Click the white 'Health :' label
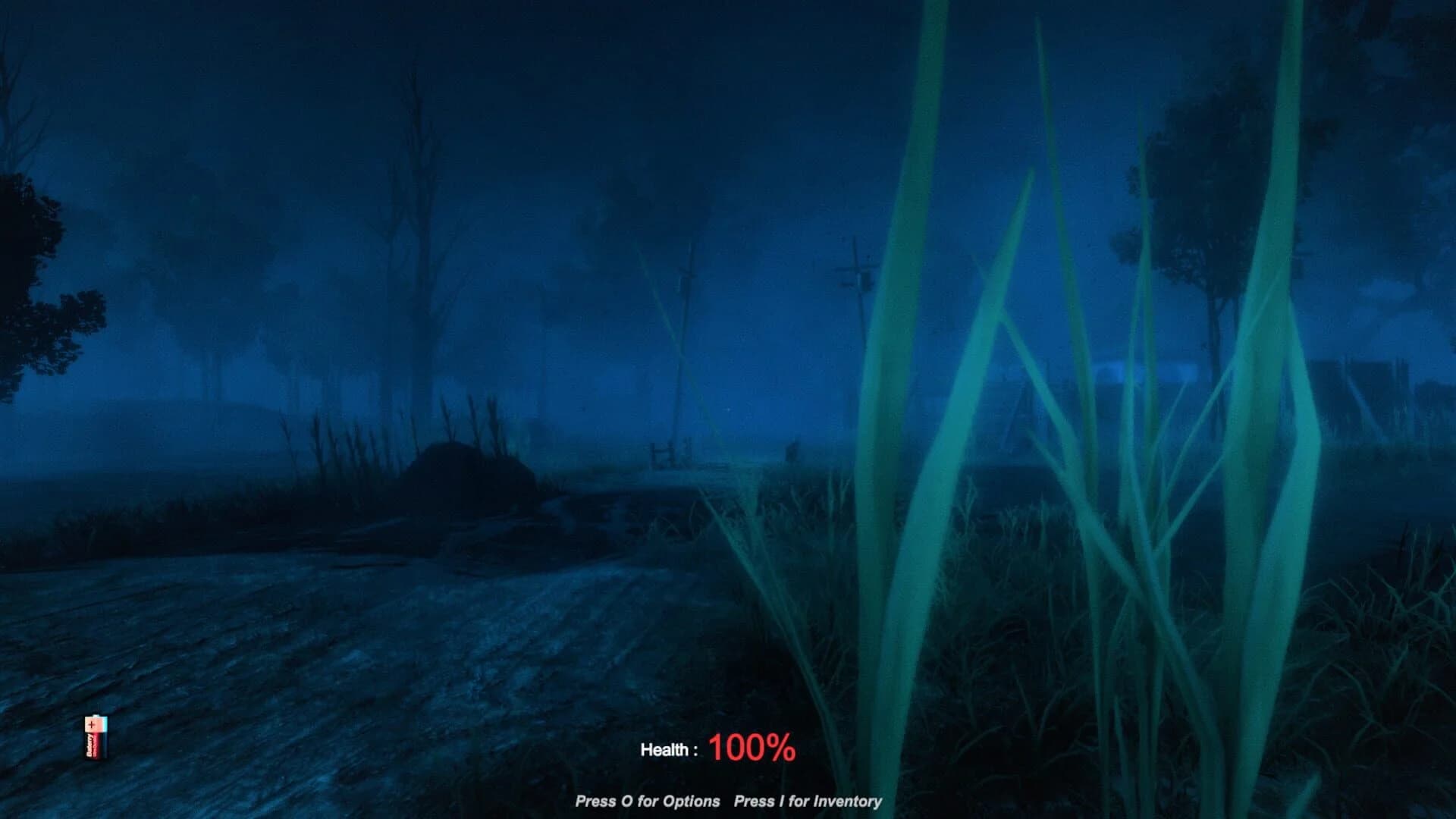Screen dimensions: 1456x819 click(x=671, y=749)
